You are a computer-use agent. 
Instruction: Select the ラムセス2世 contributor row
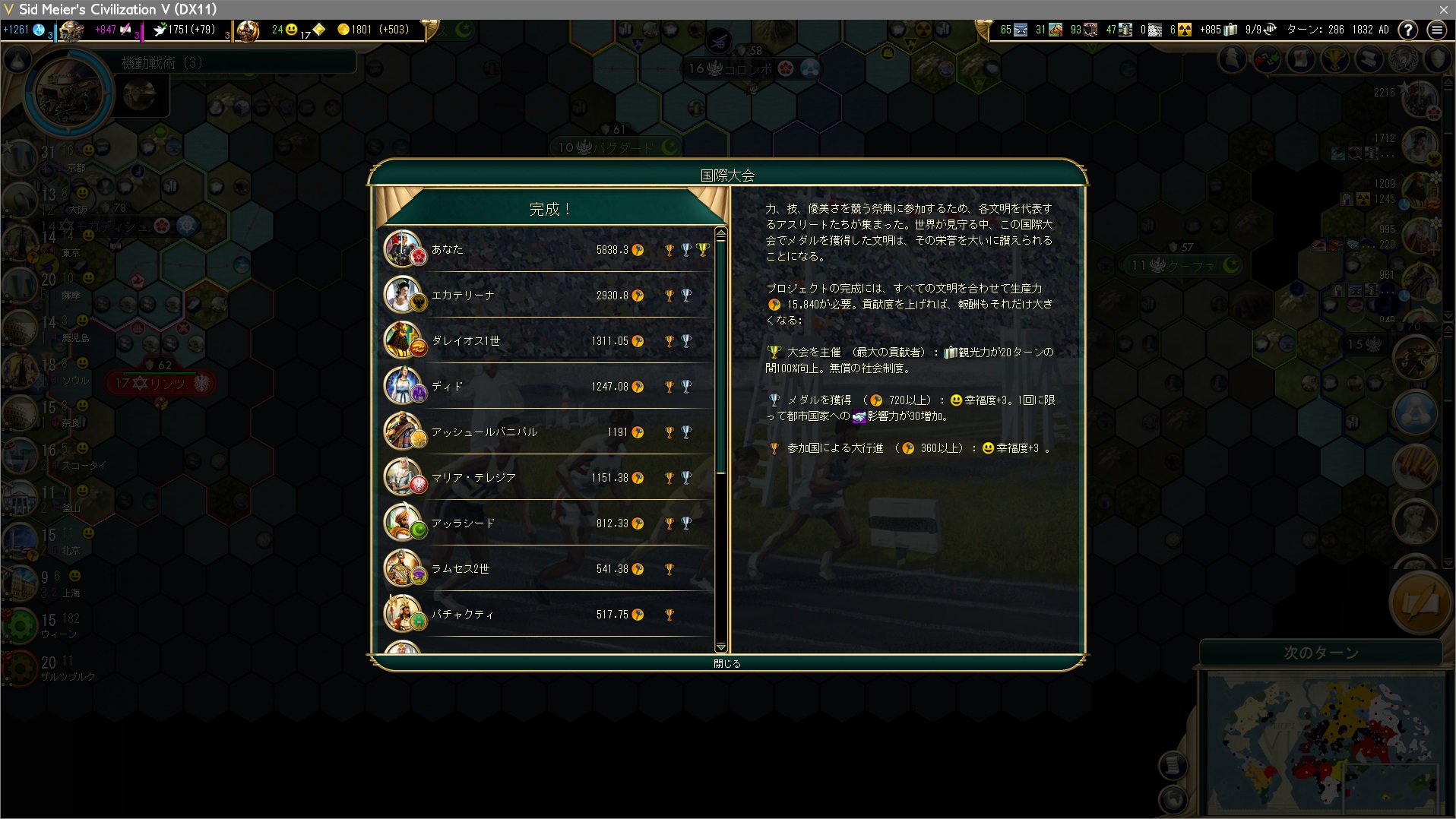[547, 569]
